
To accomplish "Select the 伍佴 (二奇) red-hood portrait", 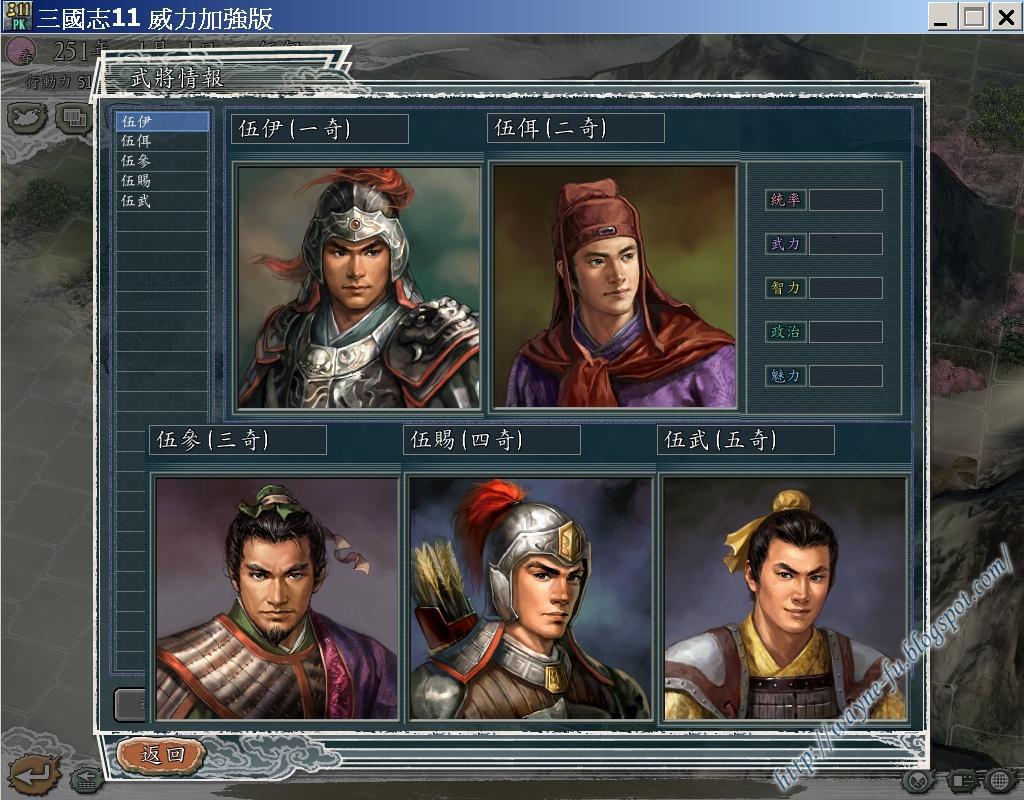I will [x=614, y=287].
